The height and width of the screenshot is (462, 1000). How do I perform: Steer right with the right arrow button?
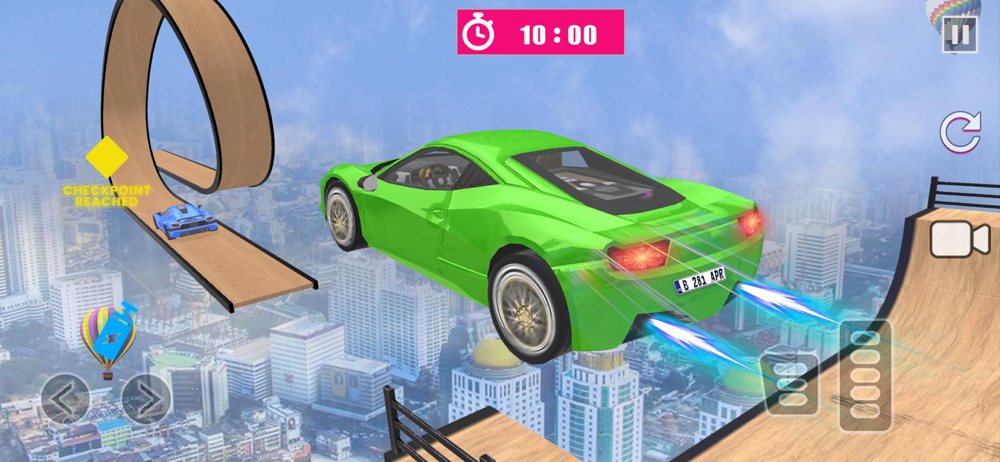146,398
